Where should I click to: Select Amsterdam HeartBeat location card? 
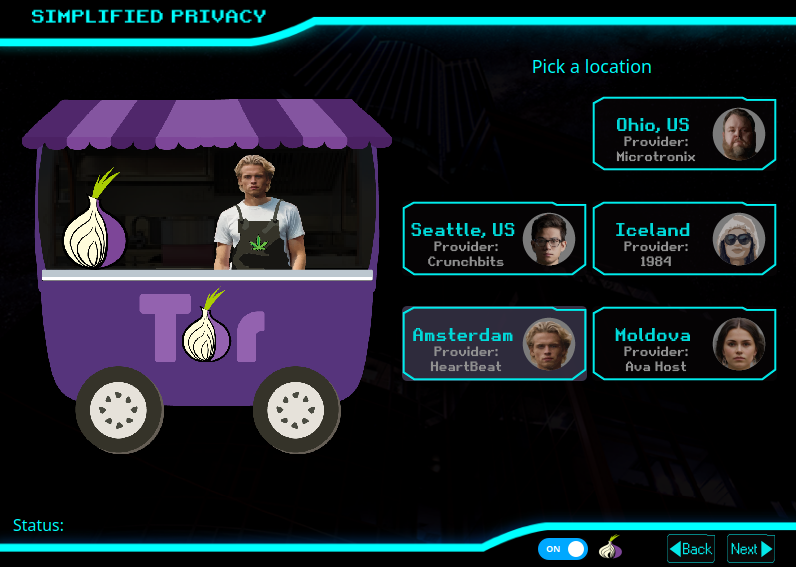(x=494, y=344)
